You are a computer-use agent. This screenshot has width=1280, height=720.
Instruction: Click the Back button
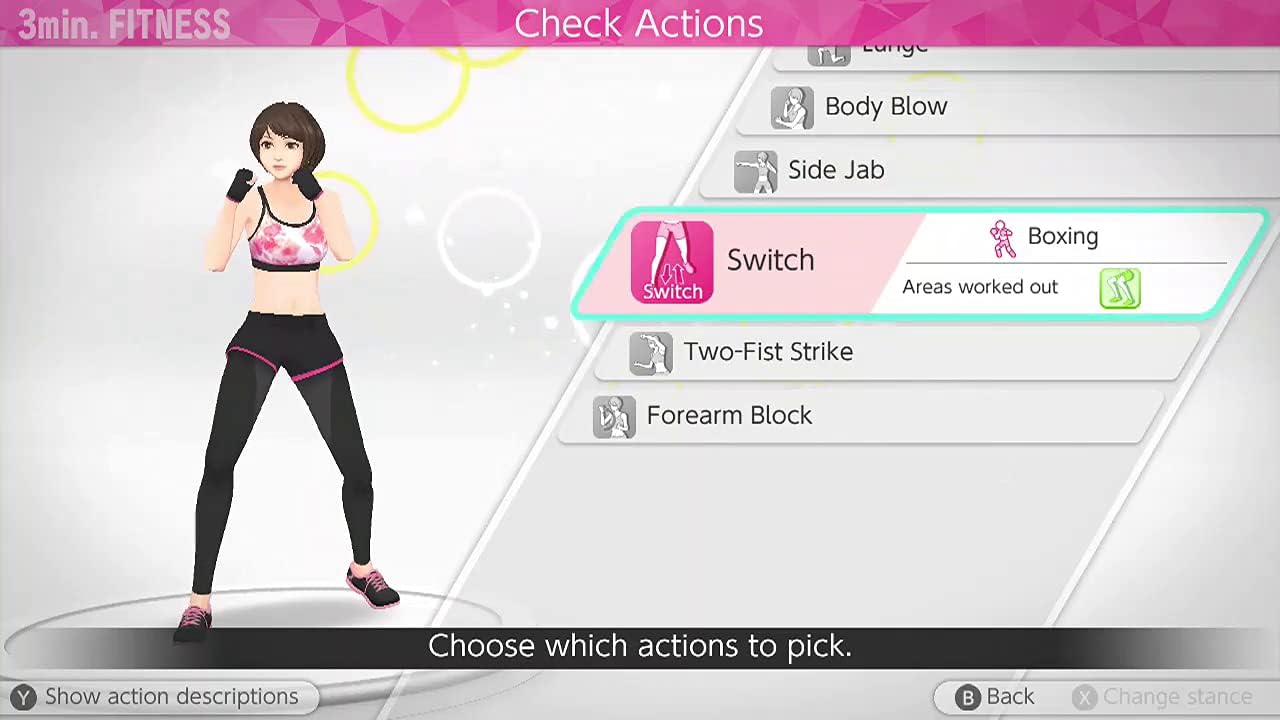pos(998,696)
